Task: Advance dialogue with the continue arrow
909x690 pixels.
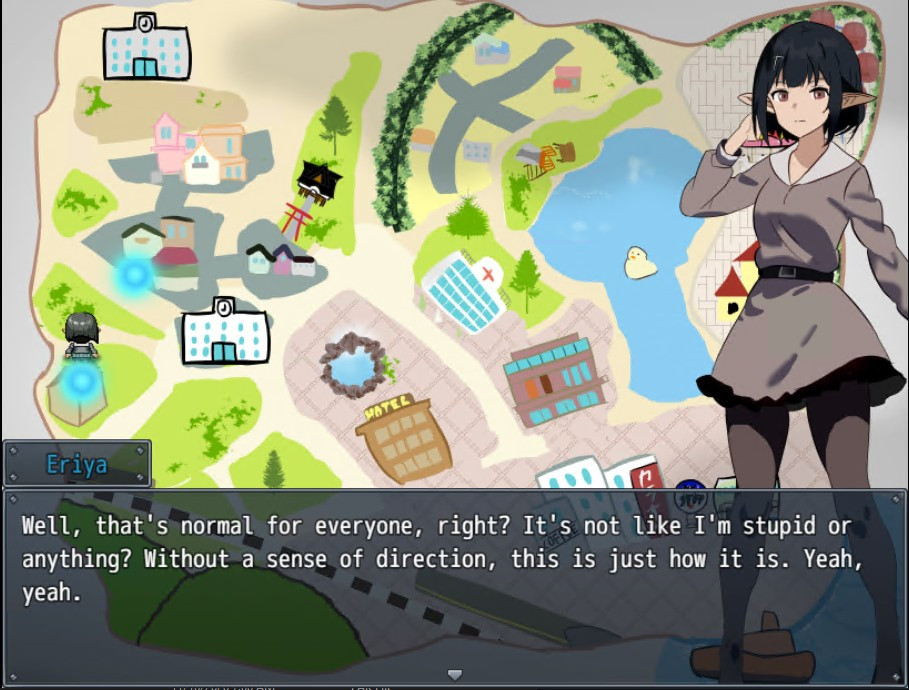Action: coord(454,675)
